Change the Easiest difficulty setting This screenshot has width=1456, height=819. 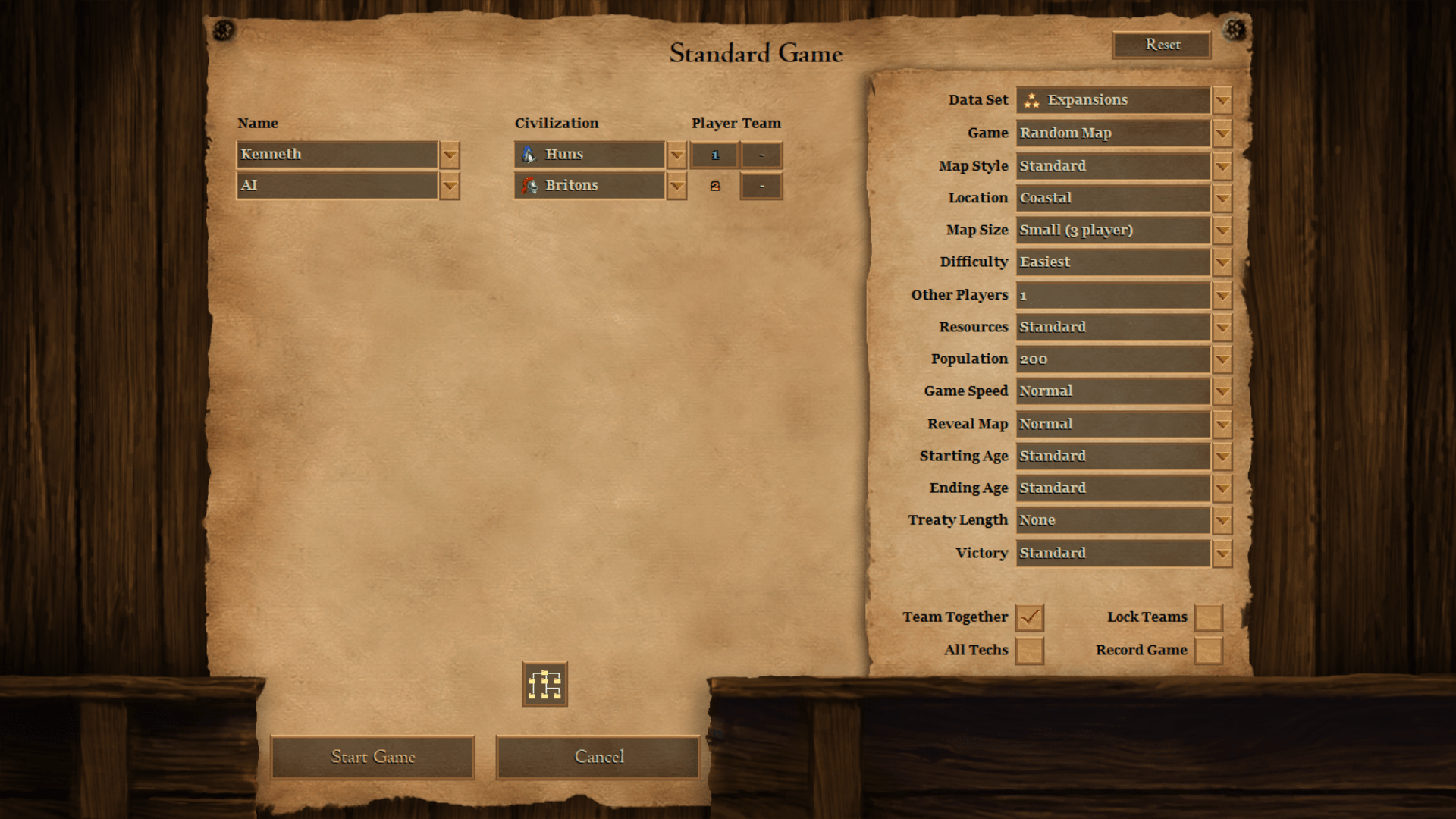1222,263
